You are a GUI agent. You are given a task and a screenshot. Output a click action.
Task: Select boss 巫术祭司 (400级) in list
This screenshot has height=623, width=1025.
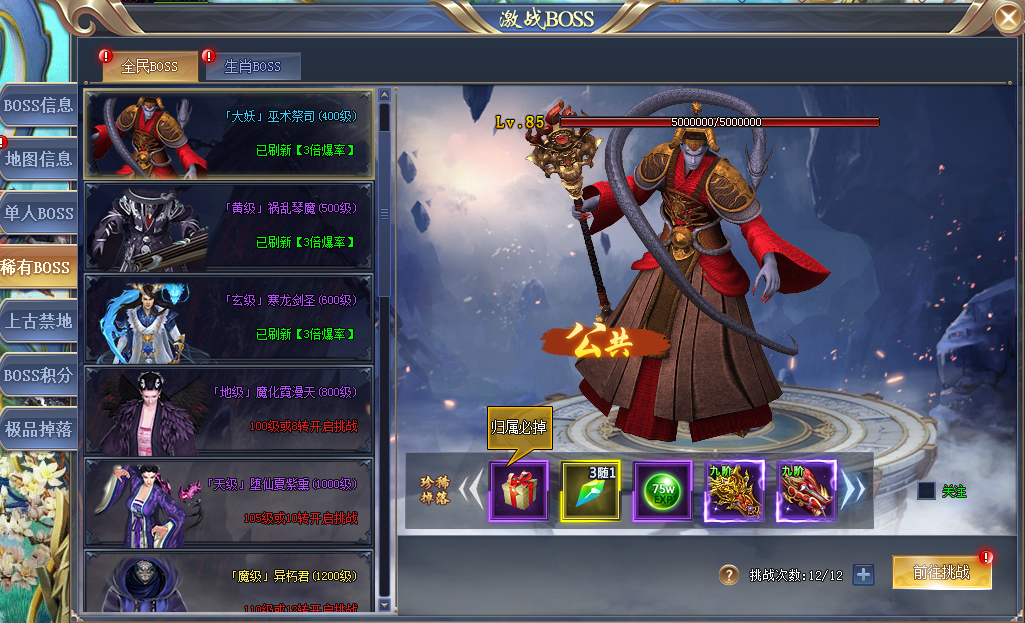[x=229, y=134]
